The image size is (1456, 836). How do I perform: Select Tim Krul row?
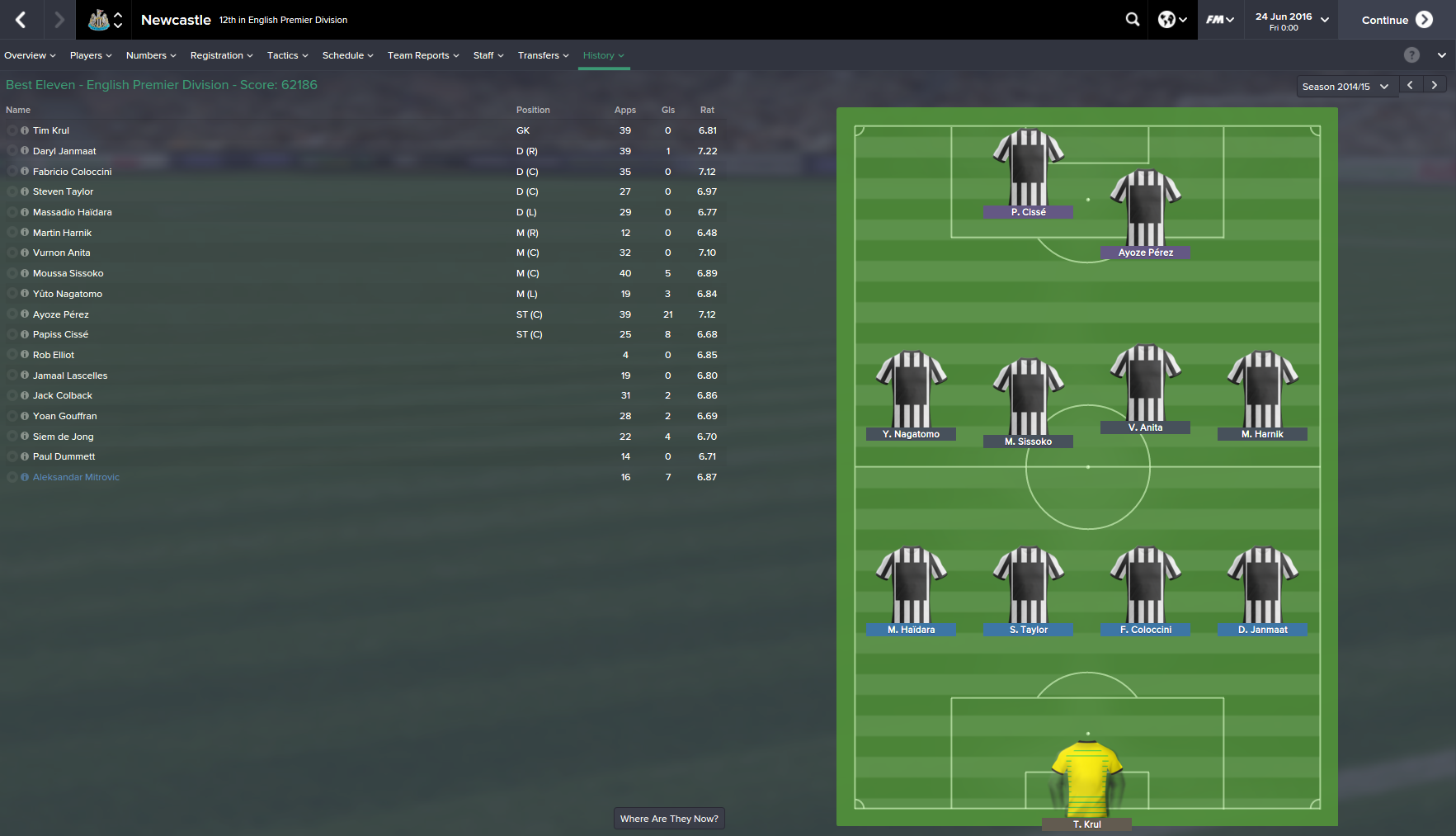[x=51, y=130]
